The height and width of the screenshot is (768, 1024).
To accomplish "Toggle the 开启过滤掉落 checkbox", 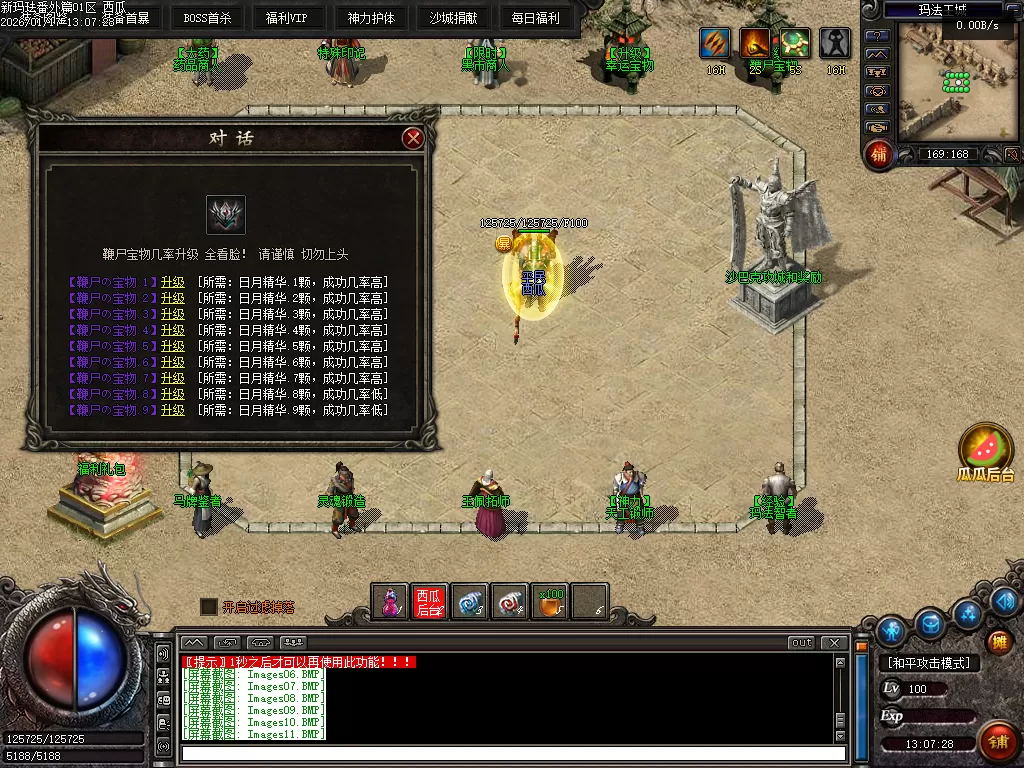I will [208, 606].
